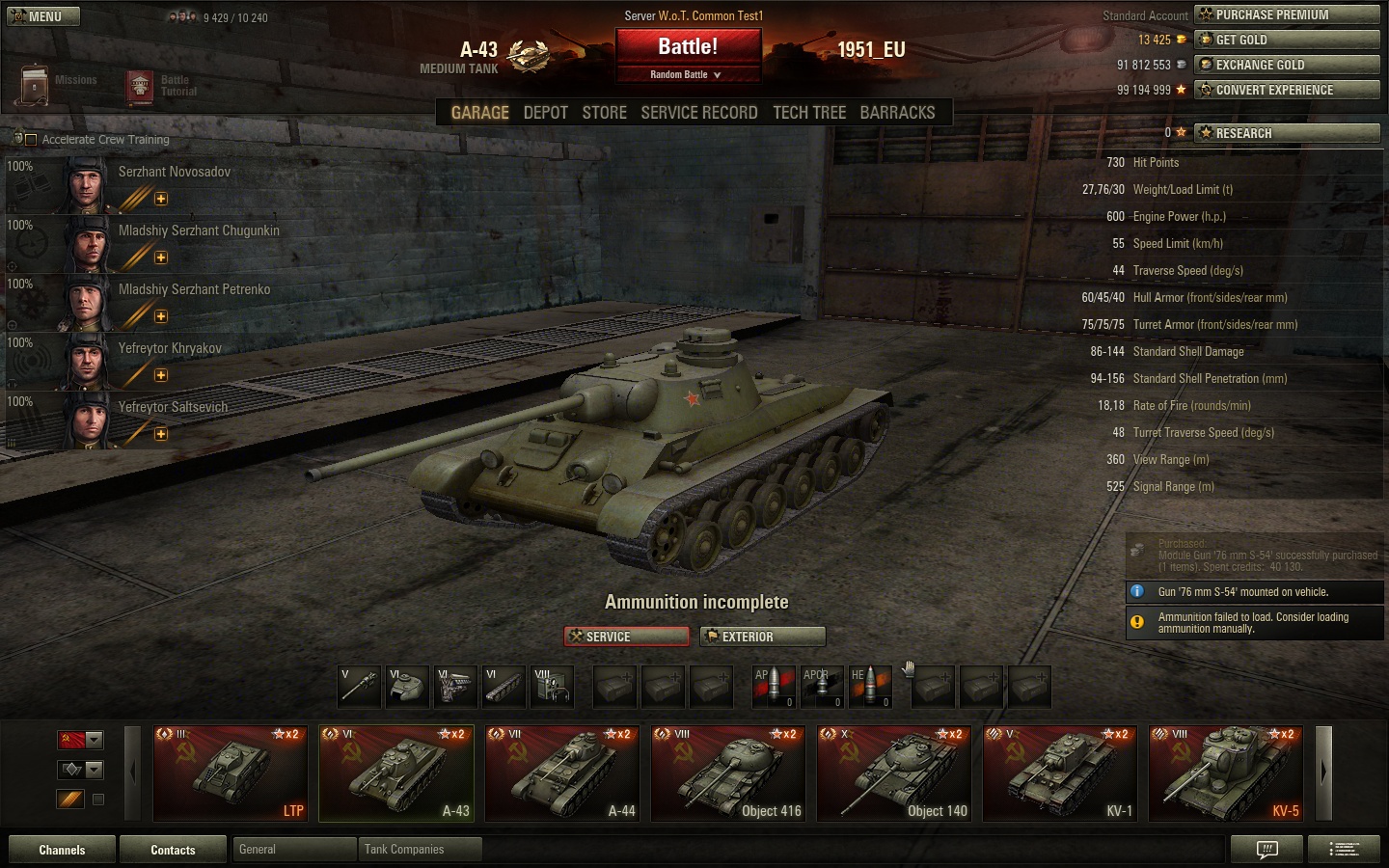Show the Tech Tree tab

pyautogui.click(x=808, y=113)
